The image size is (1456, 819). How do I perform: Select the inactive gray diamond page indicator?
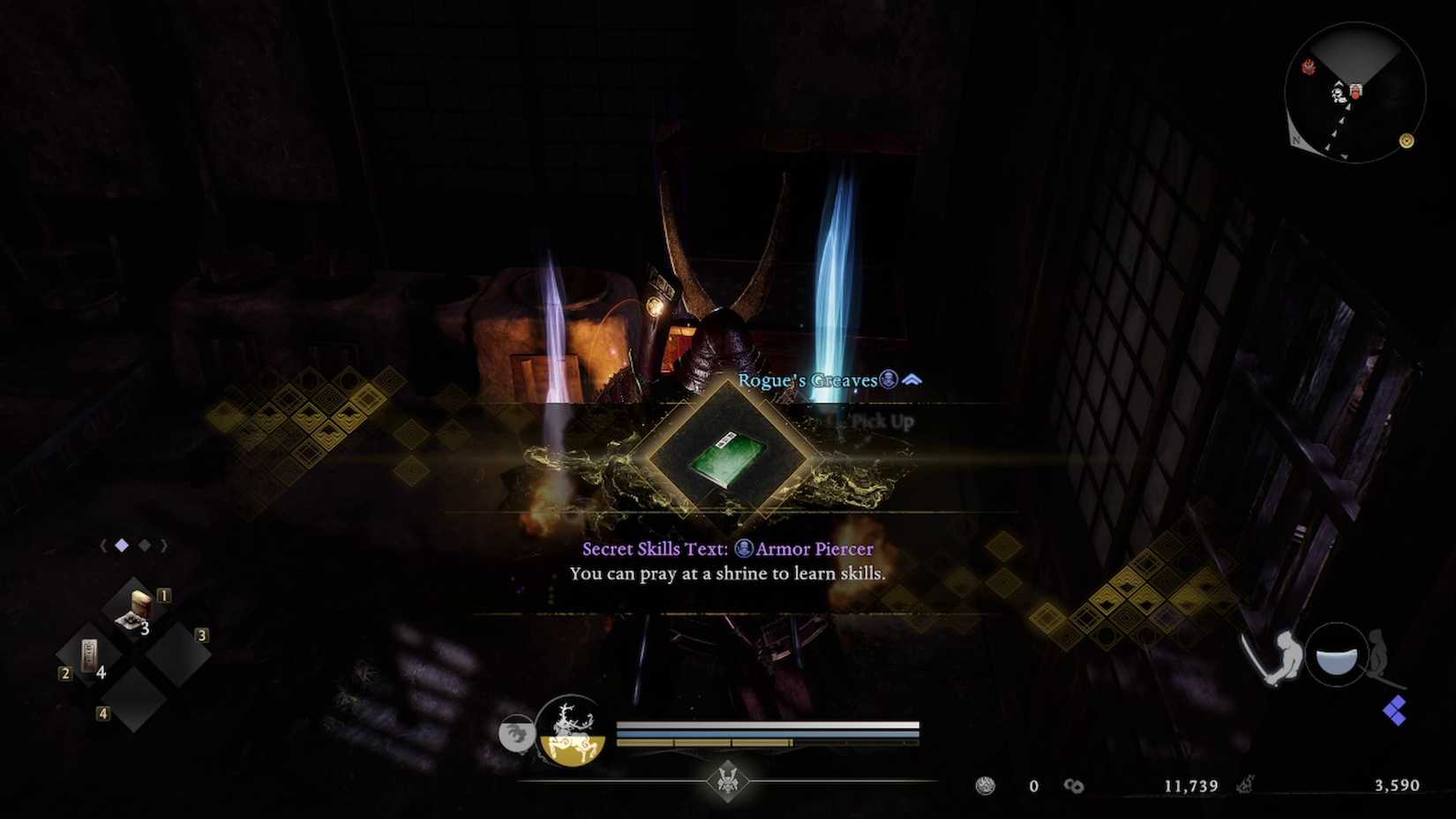tap(144, 545)
